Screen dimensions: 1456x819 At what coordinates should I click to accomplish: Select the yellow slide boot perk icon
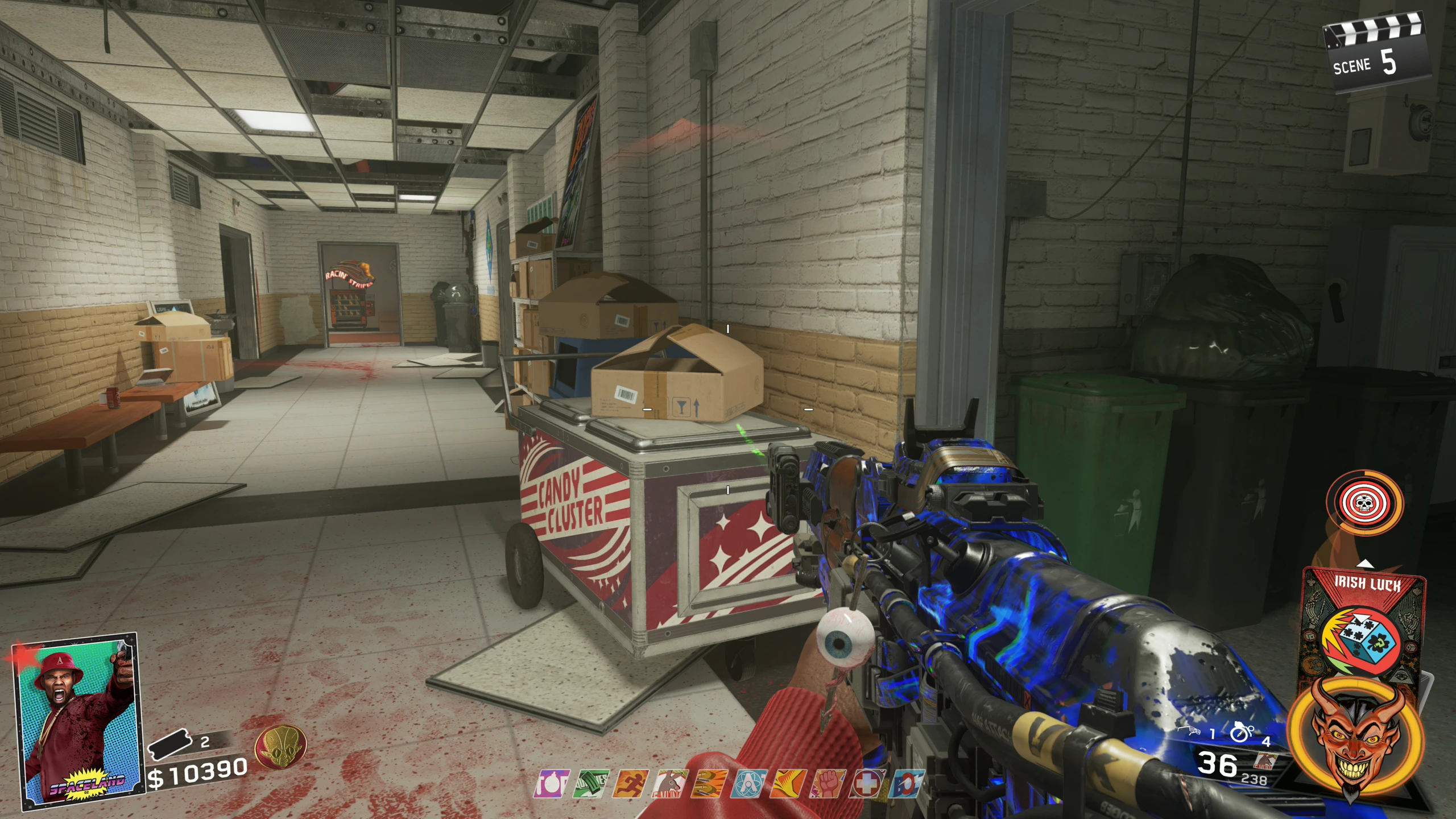789,784
